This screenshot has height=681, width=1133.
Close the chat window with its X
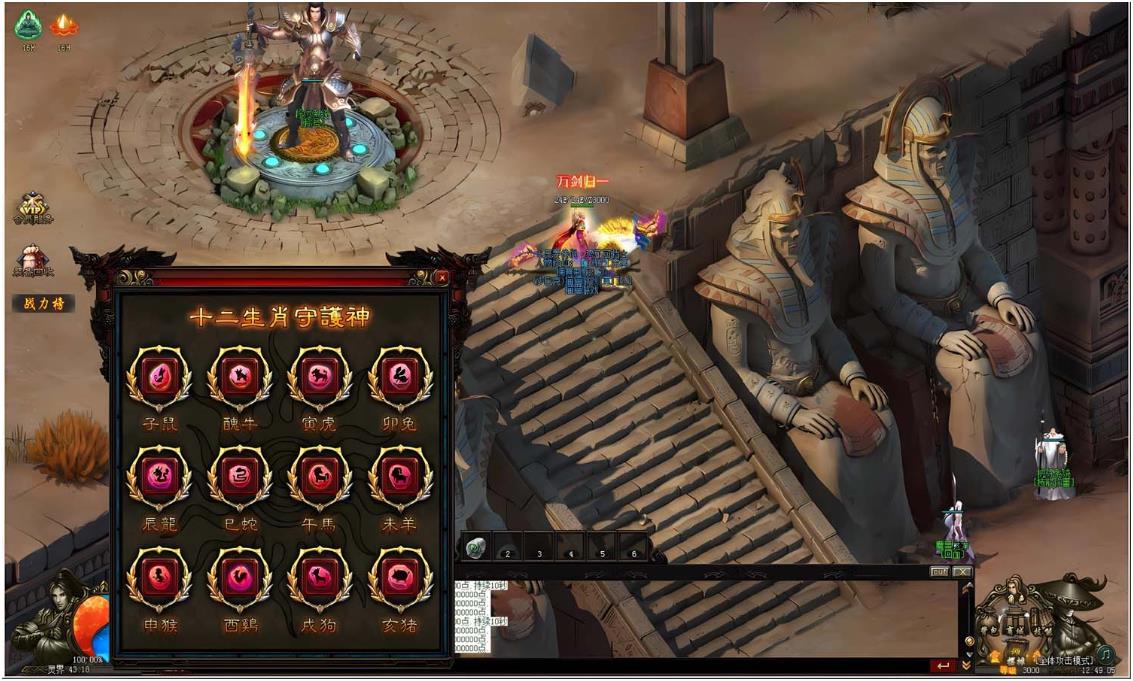tap(962, 572)
